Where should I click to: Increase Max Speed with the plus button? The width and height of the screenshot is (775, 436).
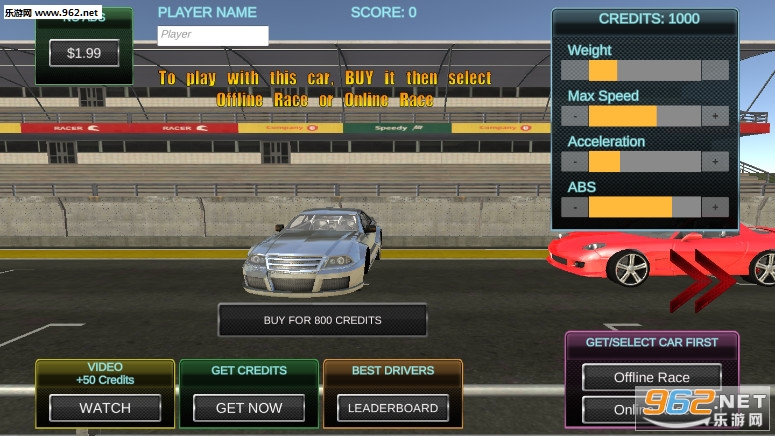pyautogui.click(x=715, y=116)
